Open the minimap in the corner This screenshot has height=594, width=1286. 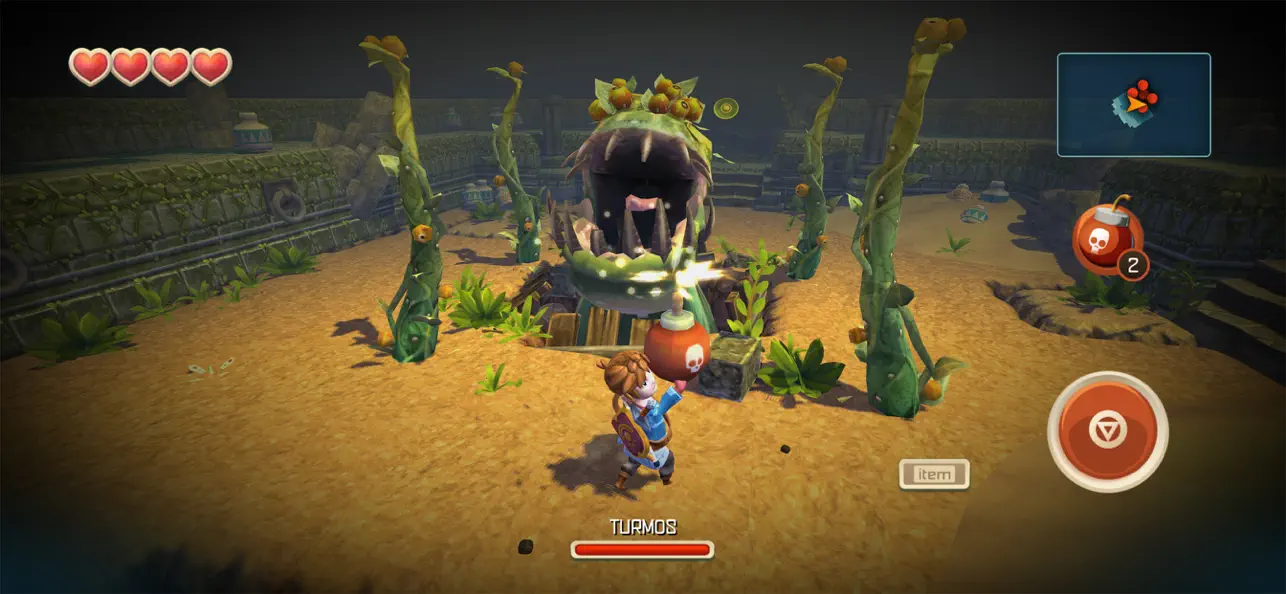[x=1133, y=105]
